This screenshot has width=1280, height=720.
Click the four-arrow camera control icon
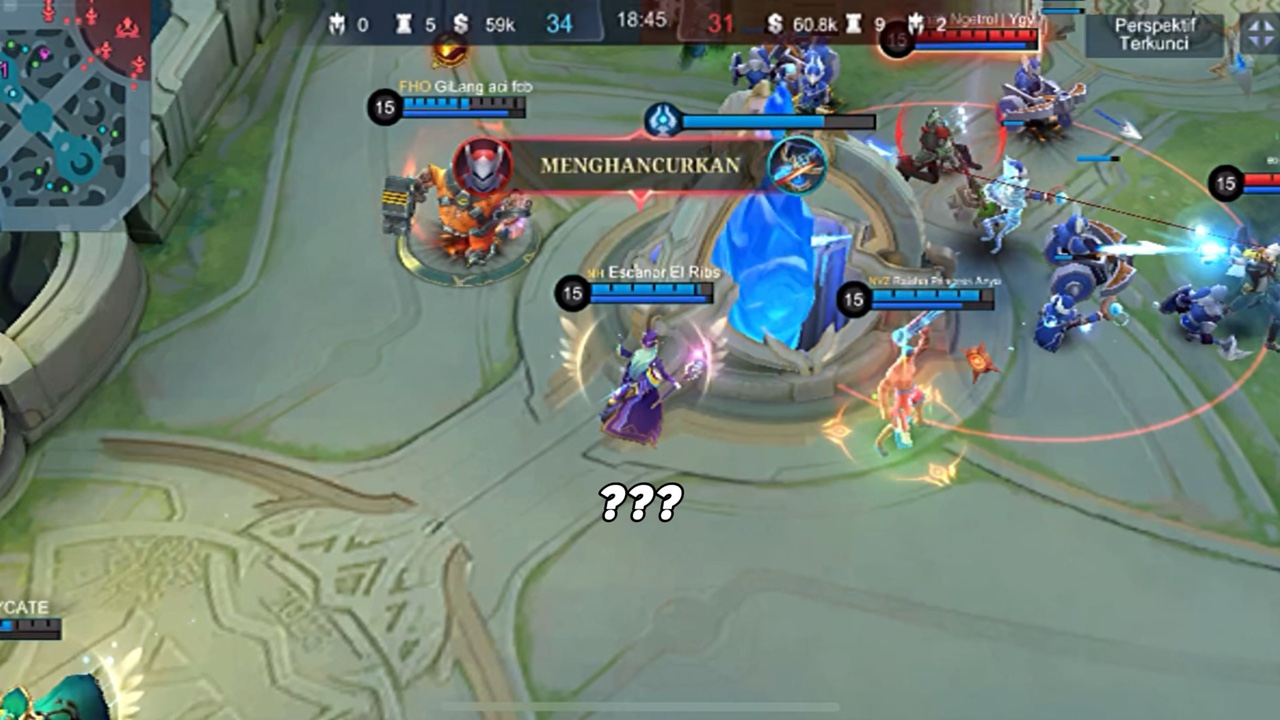tap(1260, 34)
